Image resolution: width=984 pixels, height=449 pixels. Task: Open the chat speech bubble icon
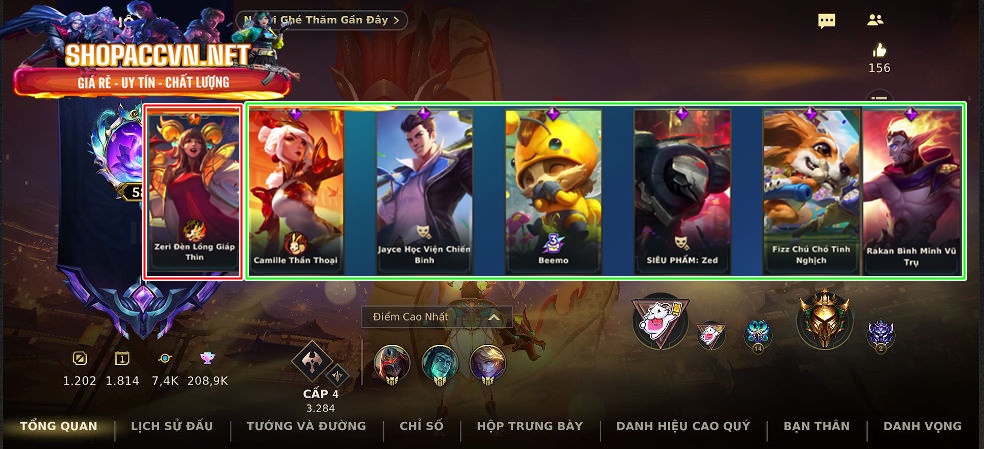point(826,21)
